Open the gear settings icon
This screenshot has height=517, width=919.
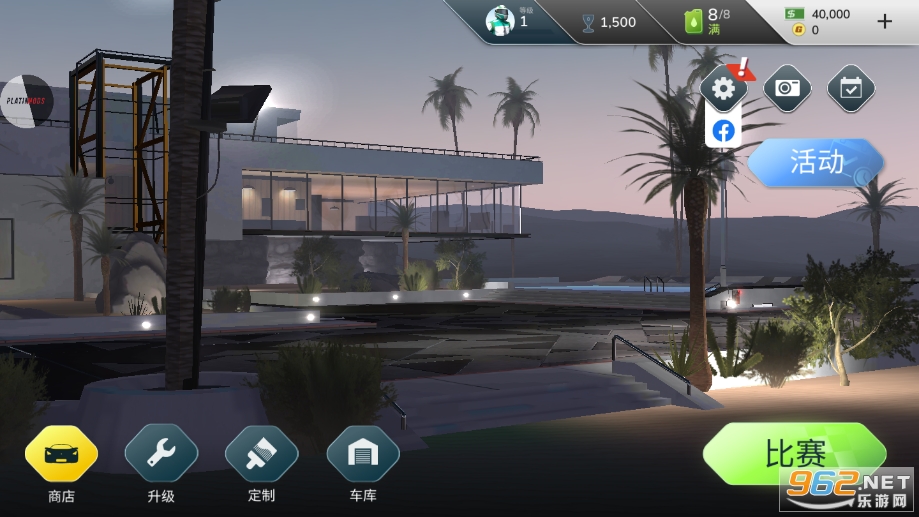click(x=723, y=89)
